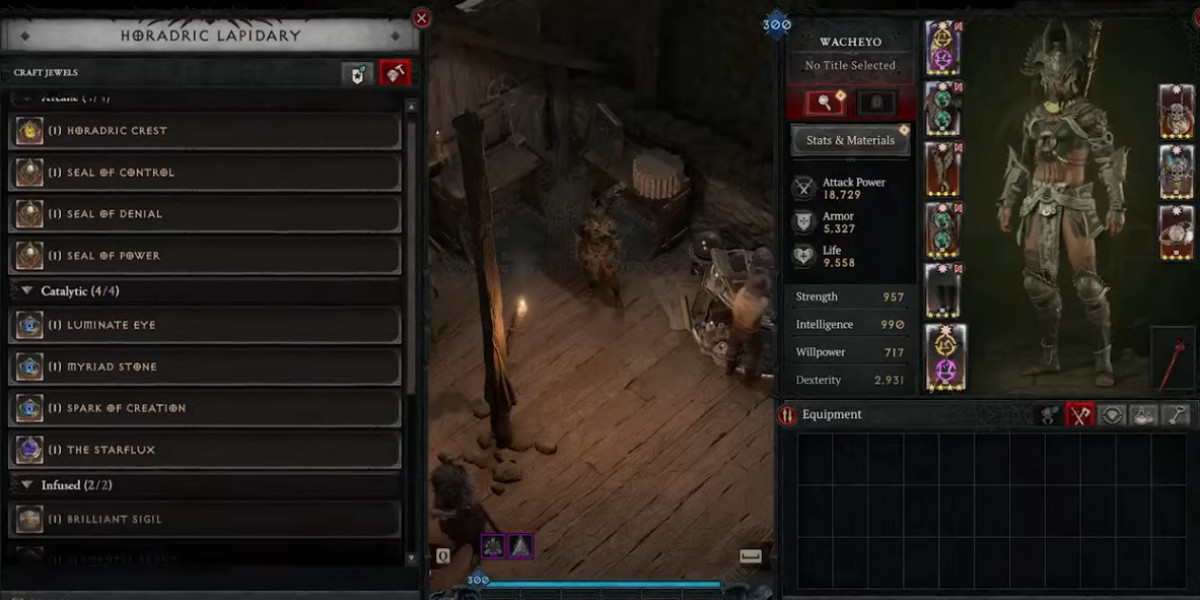This screenshot has height=600, width=1200.
Task: Switch to the potion consumables inventory tab
Action: point(1145,415)
